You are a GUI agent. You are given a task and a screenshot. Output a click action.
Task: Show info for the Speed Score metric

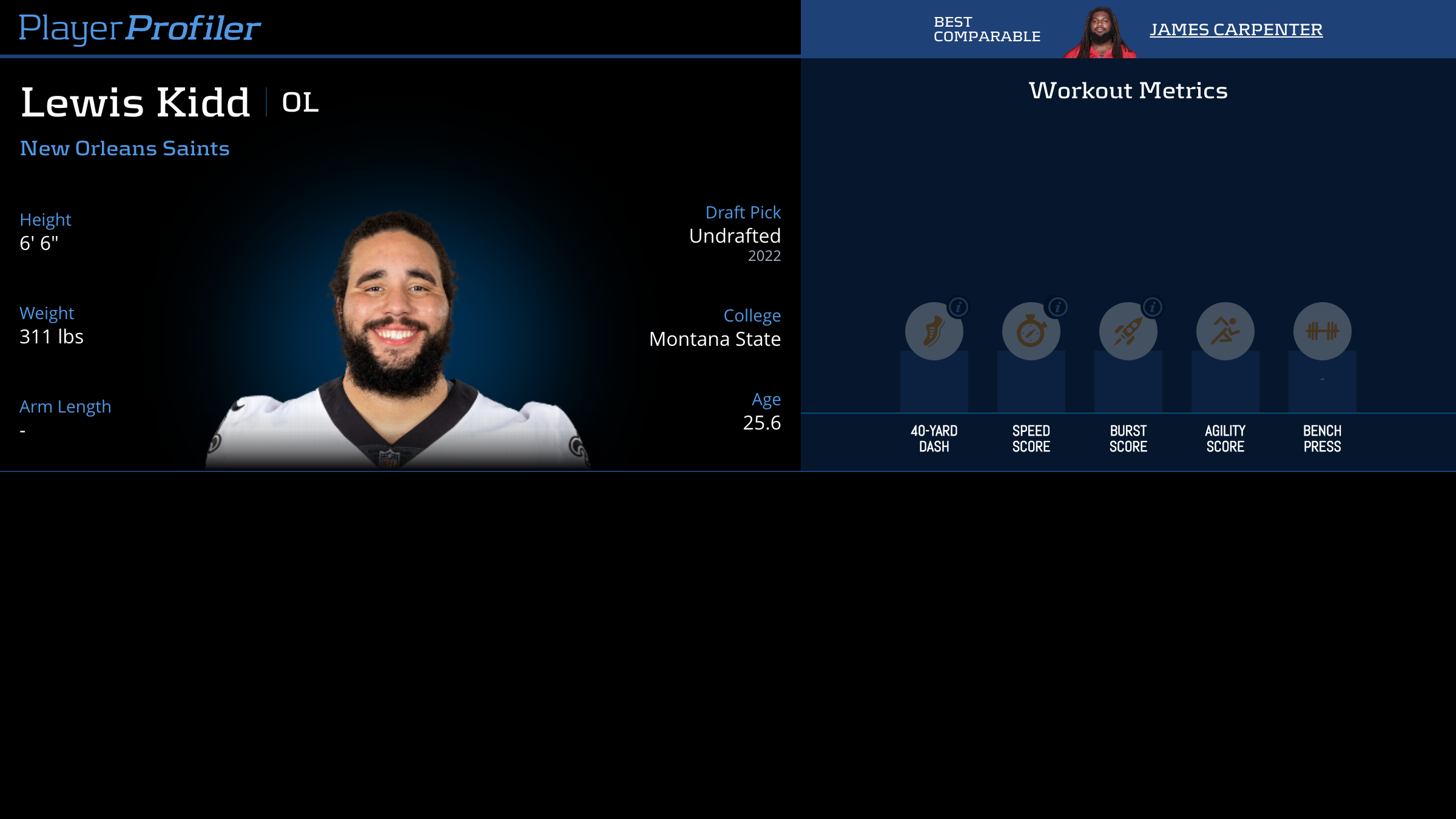(1057, 308)
